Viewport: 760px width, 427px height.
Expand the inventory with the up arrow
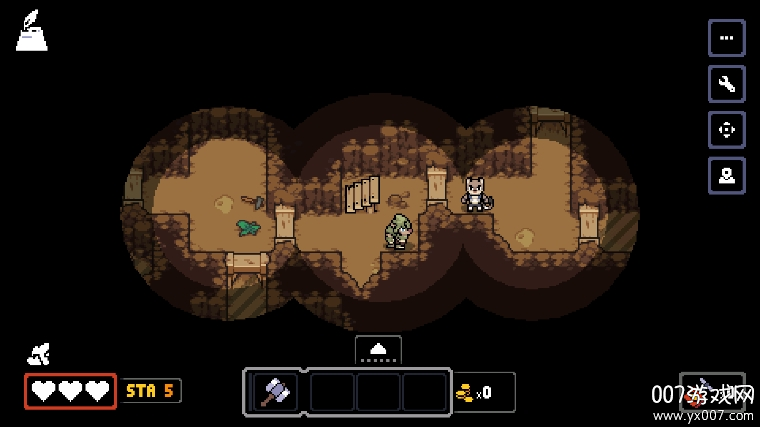click(x=378, y=349)
